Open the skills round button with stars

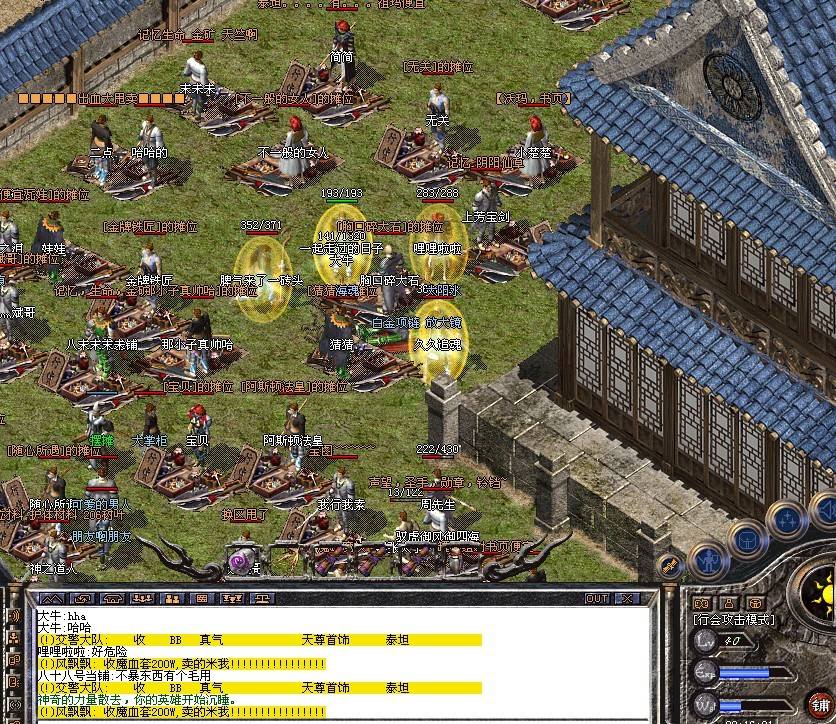point(789,519)
